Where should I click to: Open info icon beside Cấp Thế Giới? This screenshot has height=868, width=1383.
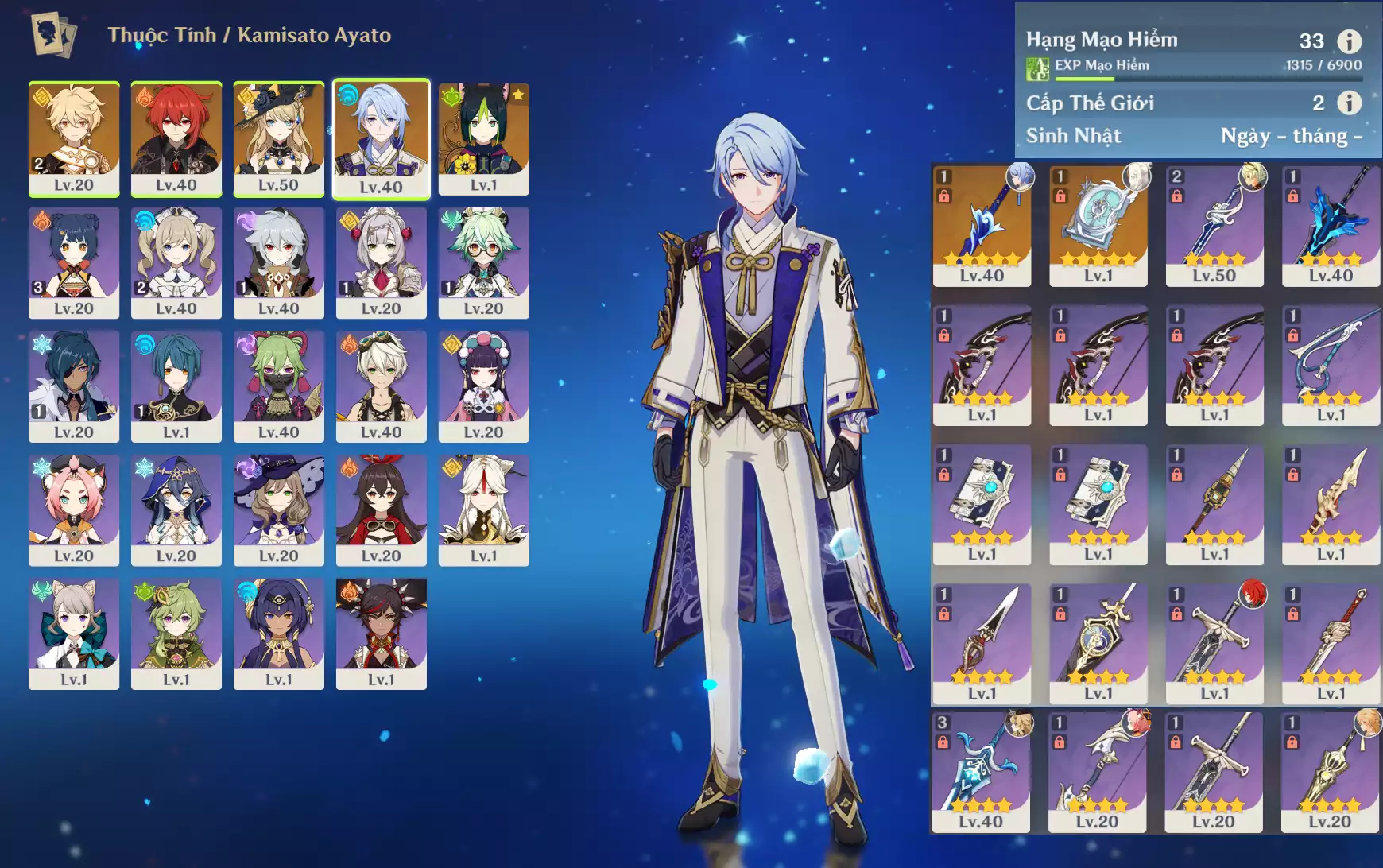point(1349,103)
